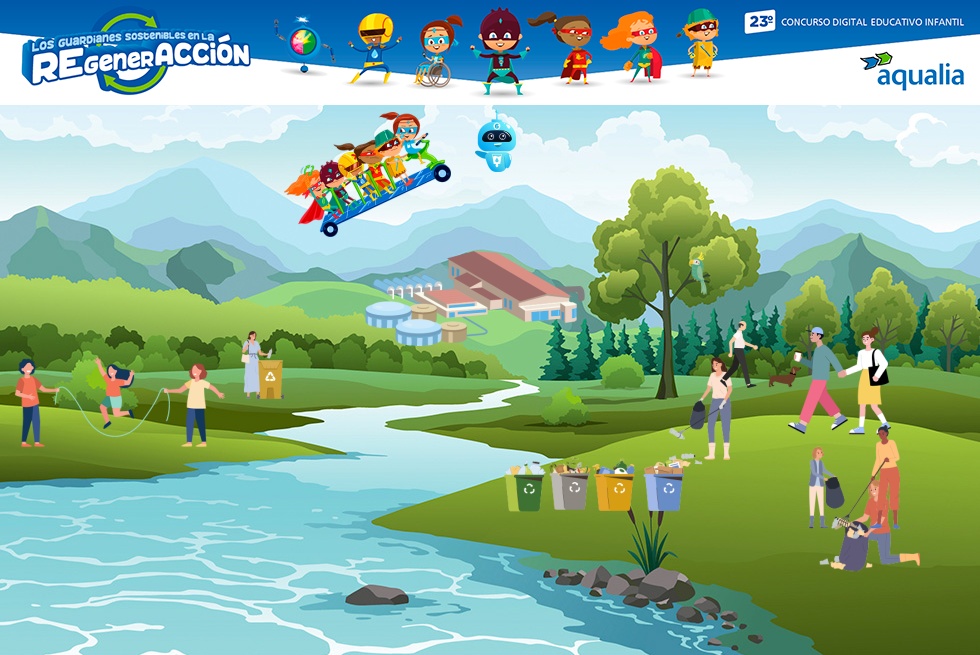Open the aqualia logo link

(x=912, y=71)
